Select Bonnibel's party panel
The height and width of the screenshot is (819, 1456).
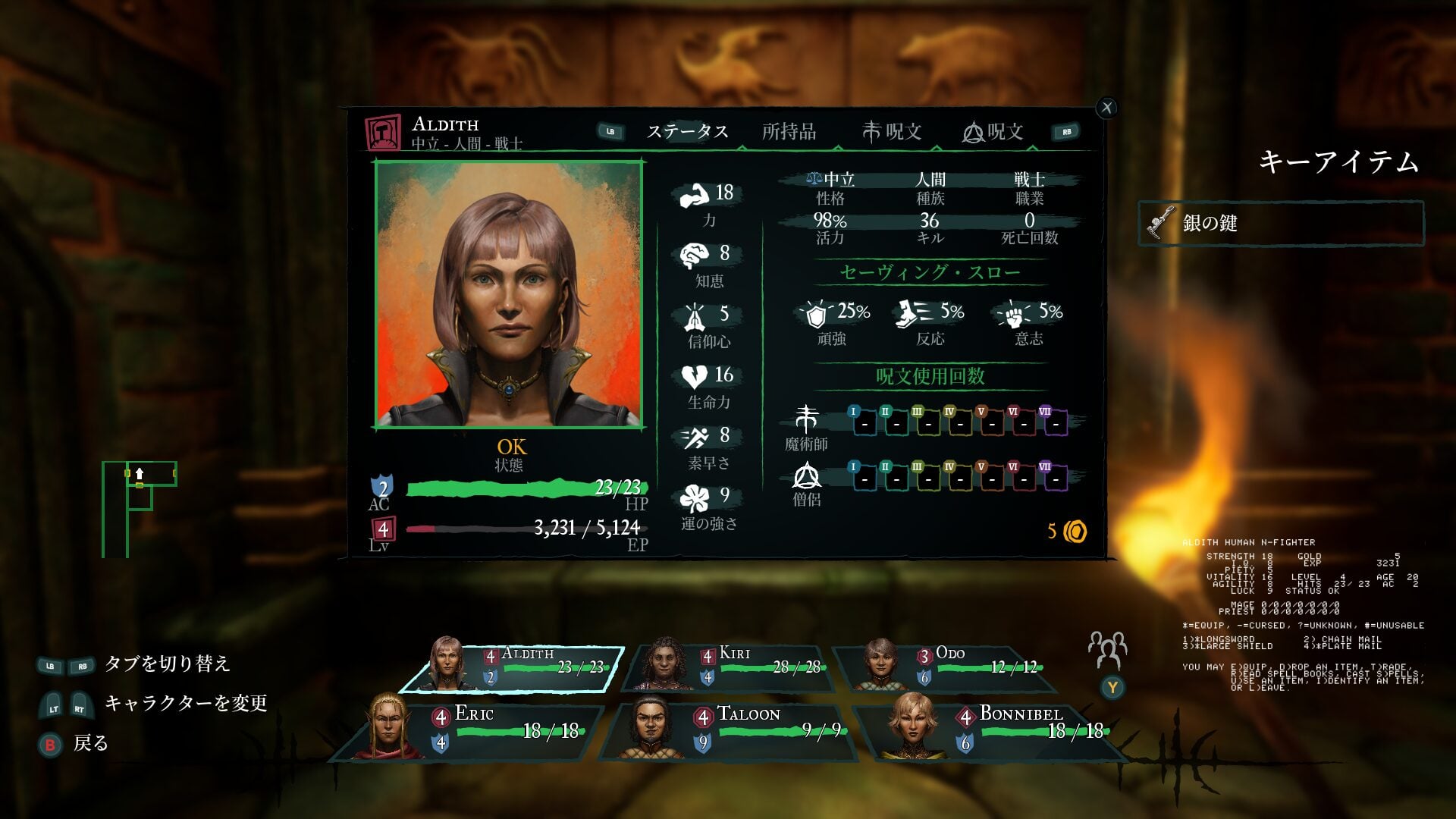[992, 730]
